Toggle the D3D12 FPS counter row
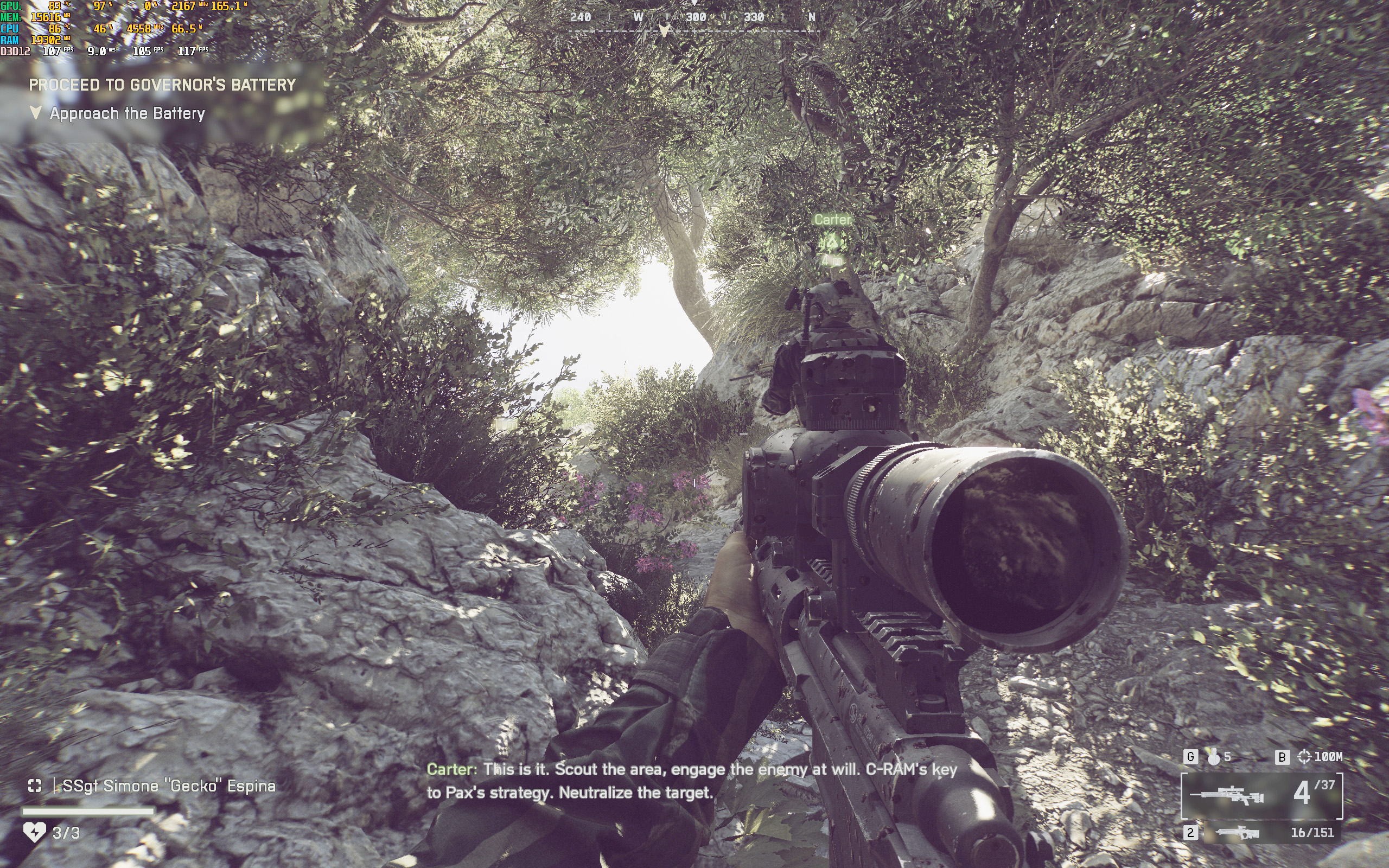This screenshot has height=868, width=1389. pos(17,52)
